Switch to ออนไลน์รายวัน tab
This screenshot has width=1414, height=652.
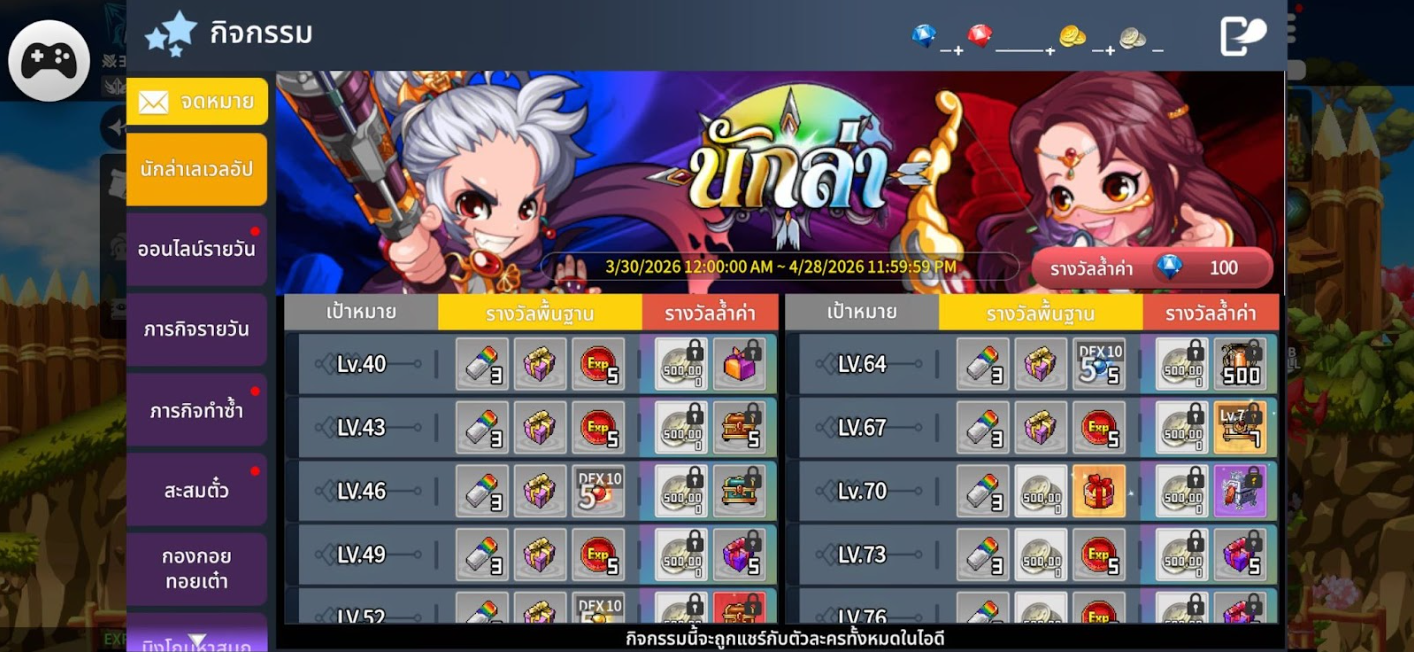point(197,249)
